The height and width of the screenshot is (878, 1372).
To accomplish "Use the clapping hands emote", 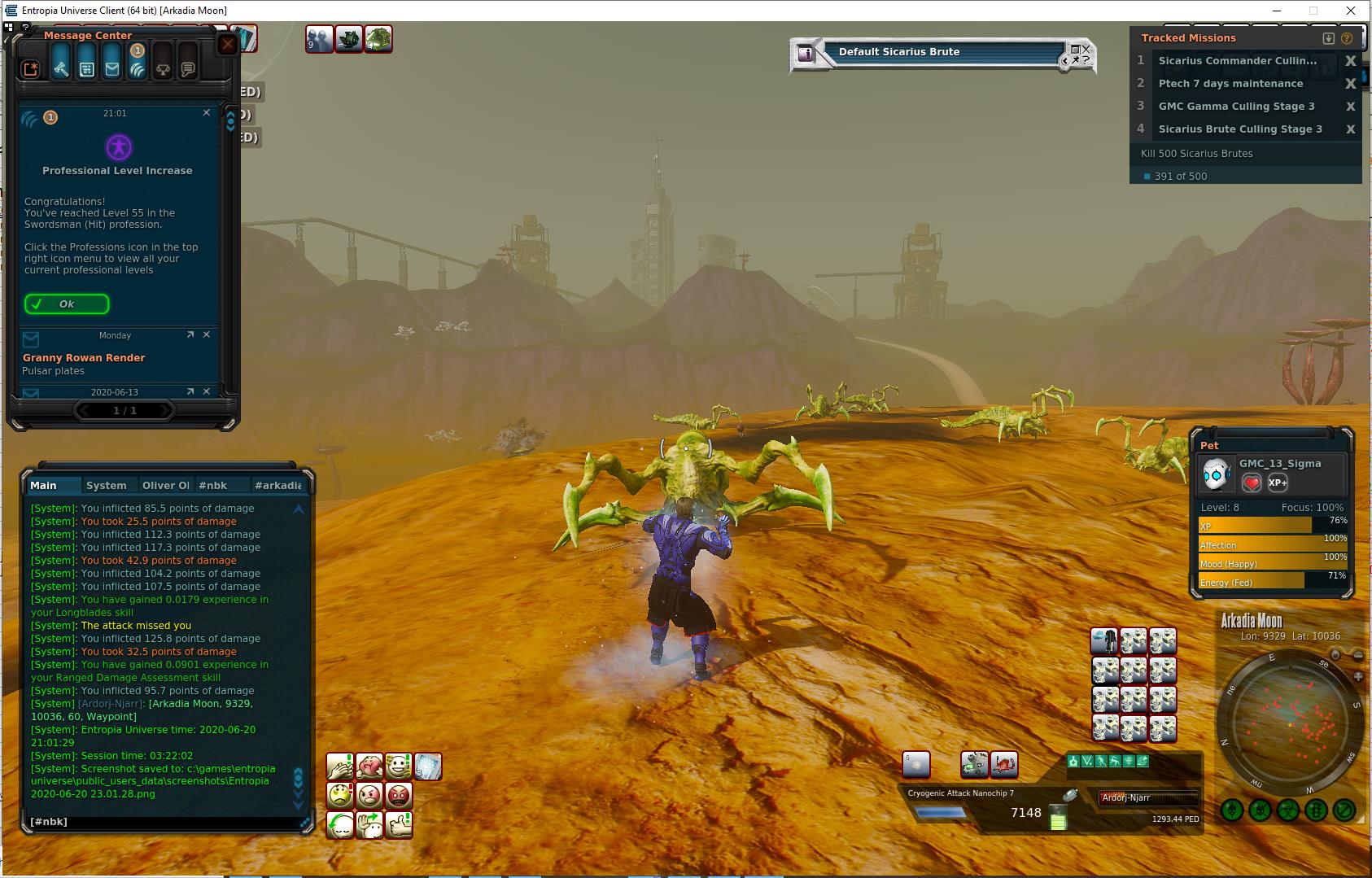I will click(340, 767).
